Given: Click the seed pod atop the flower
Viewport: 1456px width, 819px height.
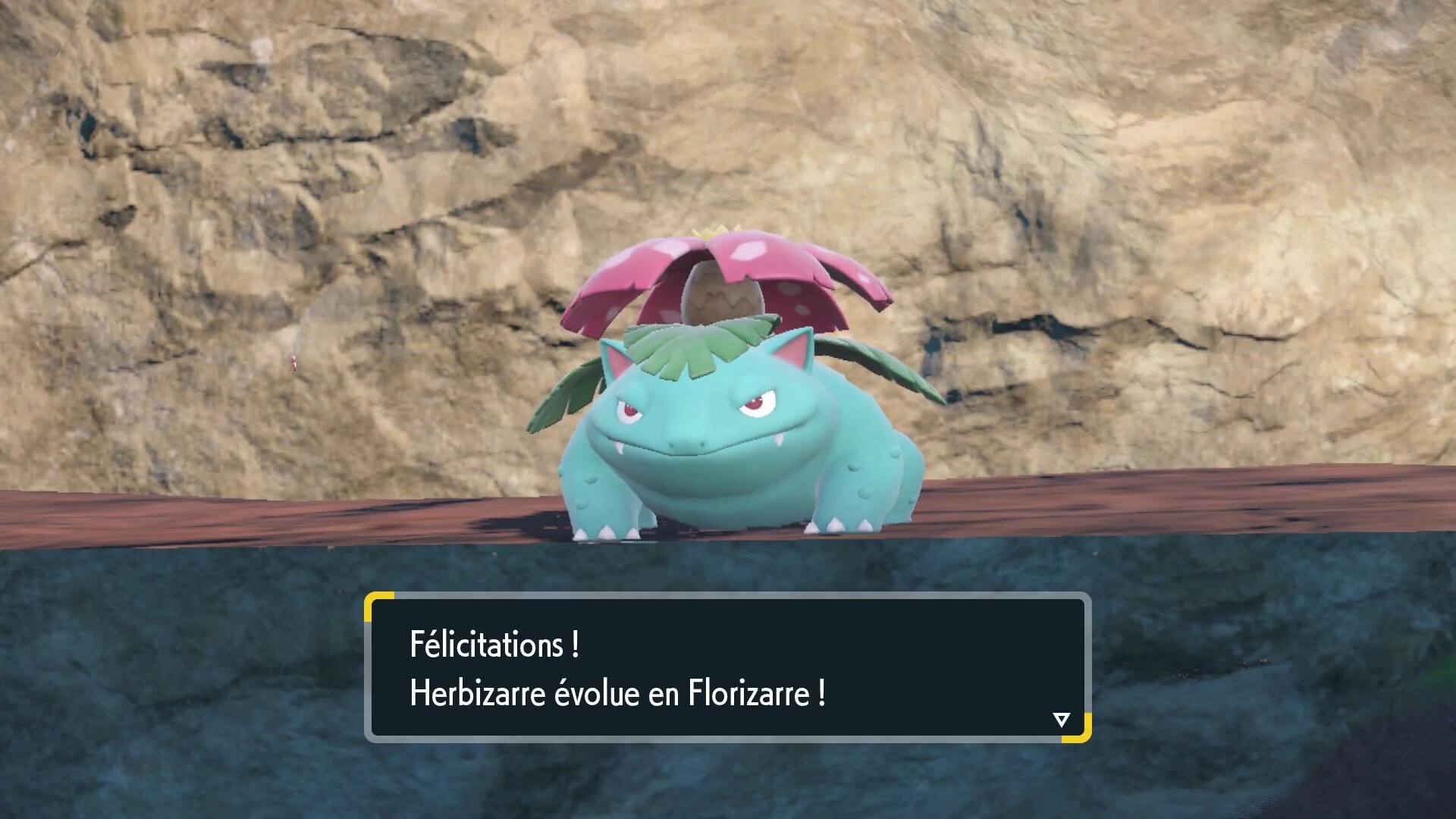Looking at the screenshot, I should [722, 293].
